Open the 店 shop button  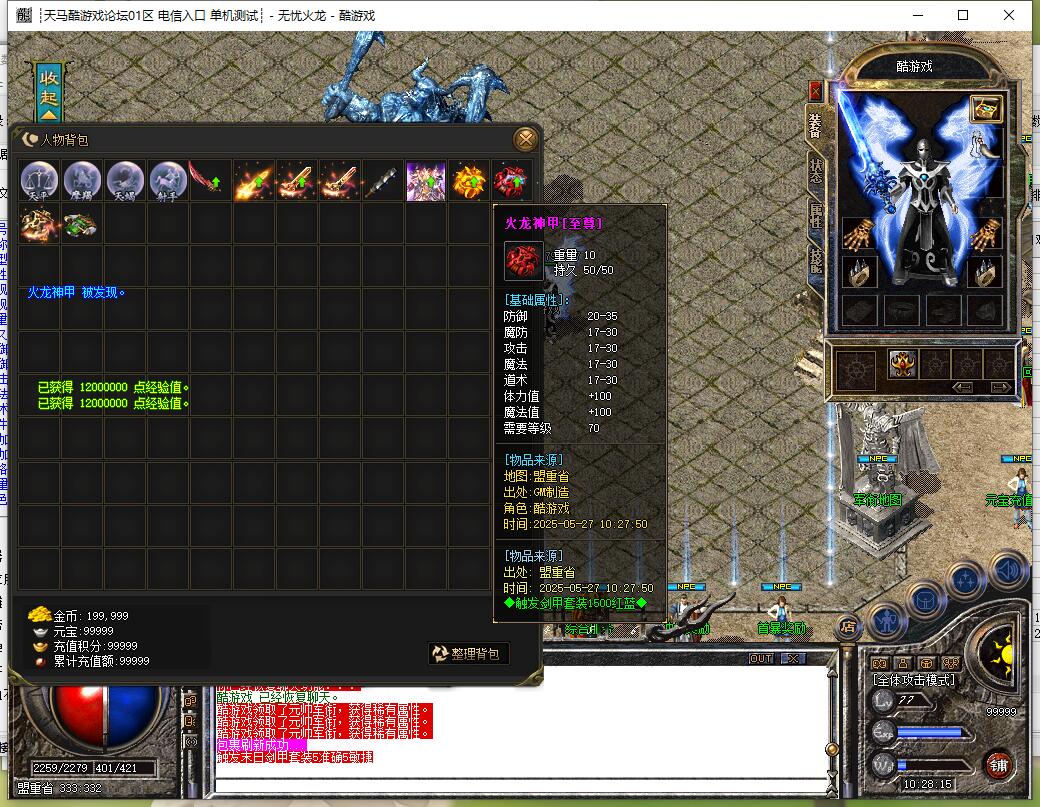coord(847,627)
